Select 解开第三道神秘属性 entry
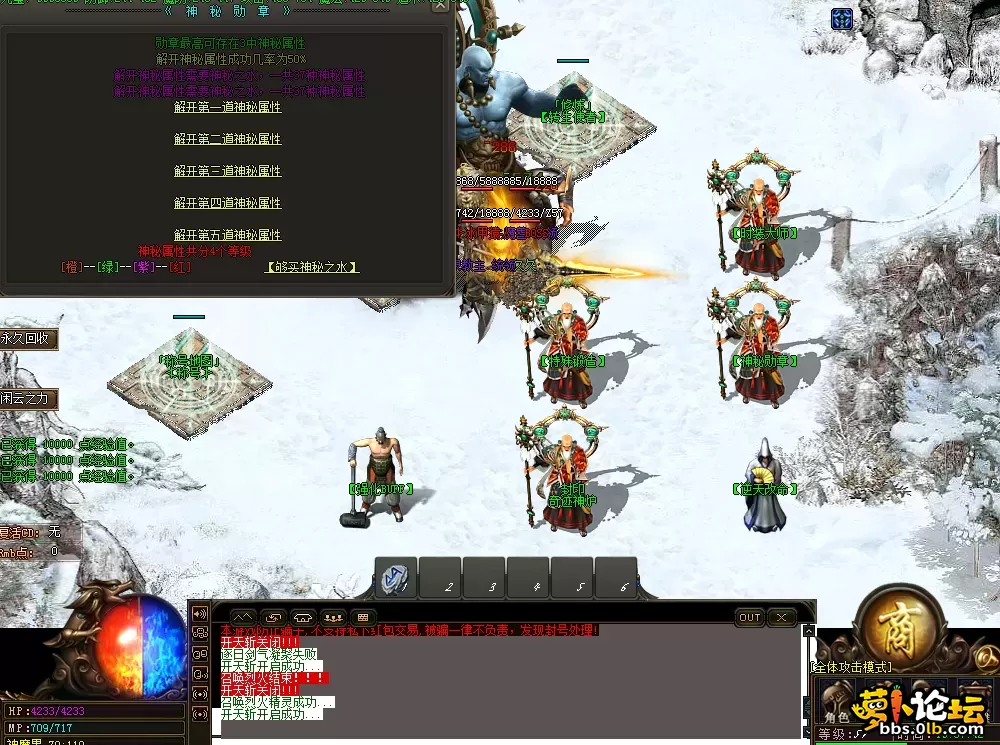This screenshot has width=1000, height=745. coord(227,171)
